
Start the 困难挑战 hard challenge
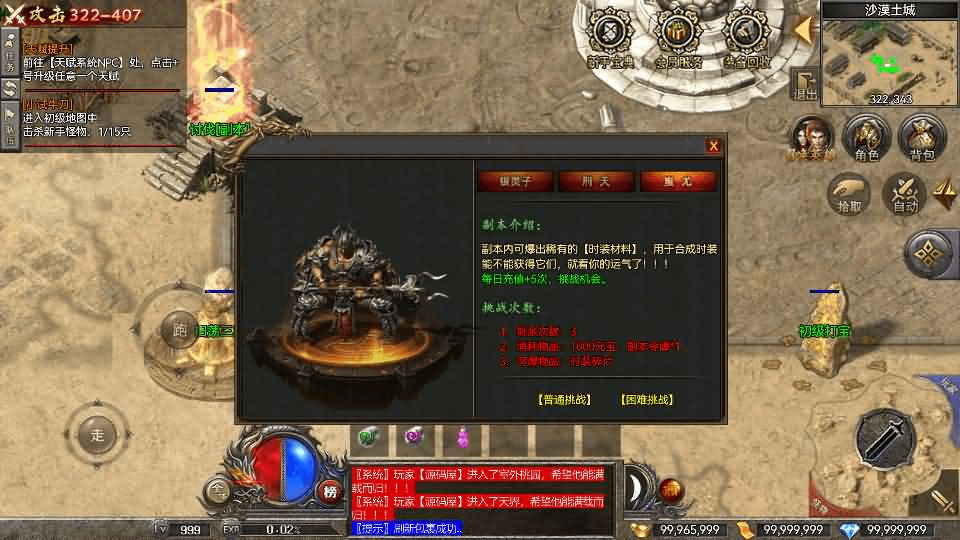(647, 399)
